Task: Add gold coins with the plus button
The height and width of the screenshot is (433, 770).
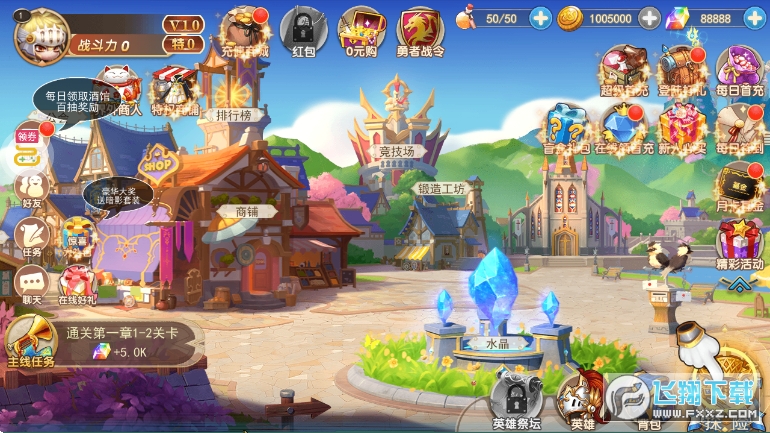Action: coord(649,18)
